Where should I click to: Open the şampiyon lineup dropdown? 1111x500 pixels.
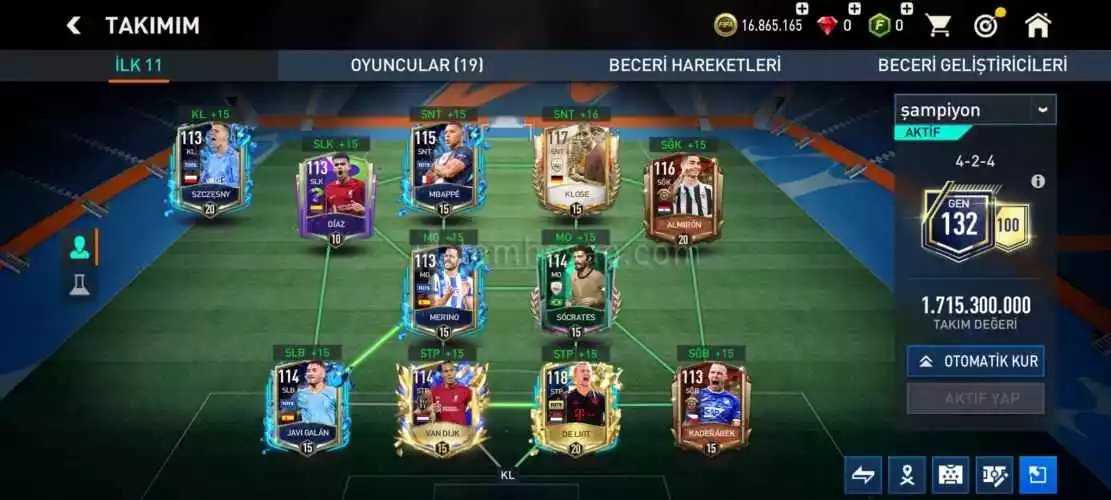coord(974,110)
